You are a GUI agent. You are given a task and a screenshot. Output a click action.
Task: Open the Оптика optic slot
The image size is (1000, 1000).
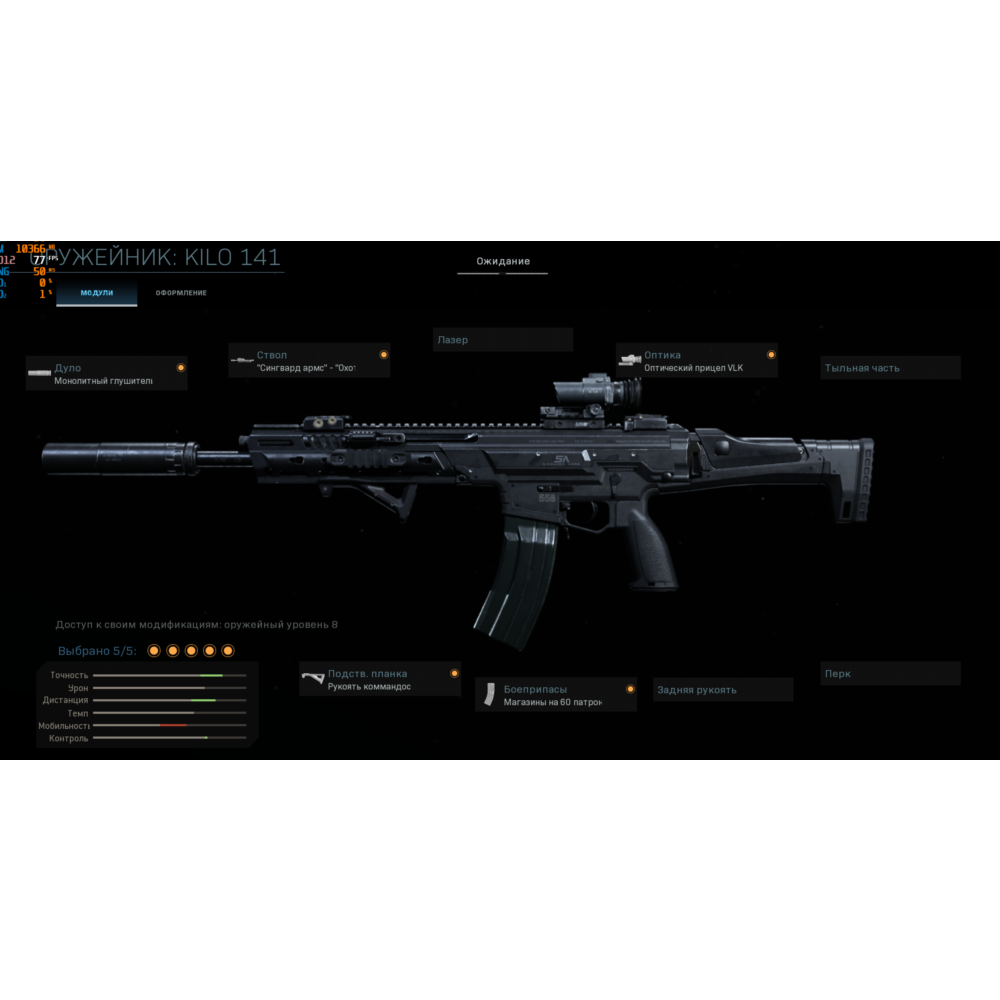[x=697, y=361]
